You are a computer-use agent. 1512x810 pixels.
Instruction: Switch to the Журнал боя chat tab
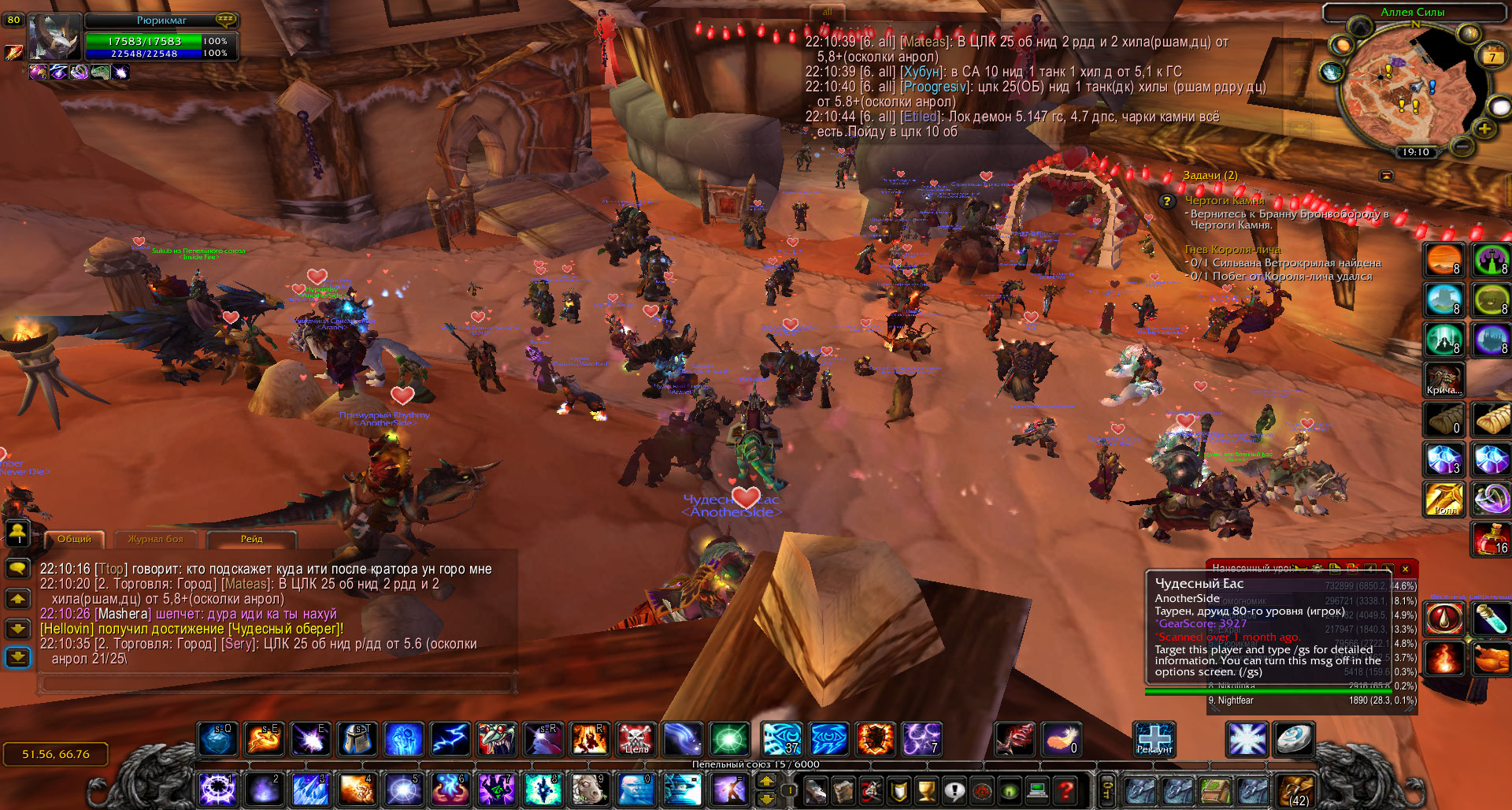(x=155, y=539)
